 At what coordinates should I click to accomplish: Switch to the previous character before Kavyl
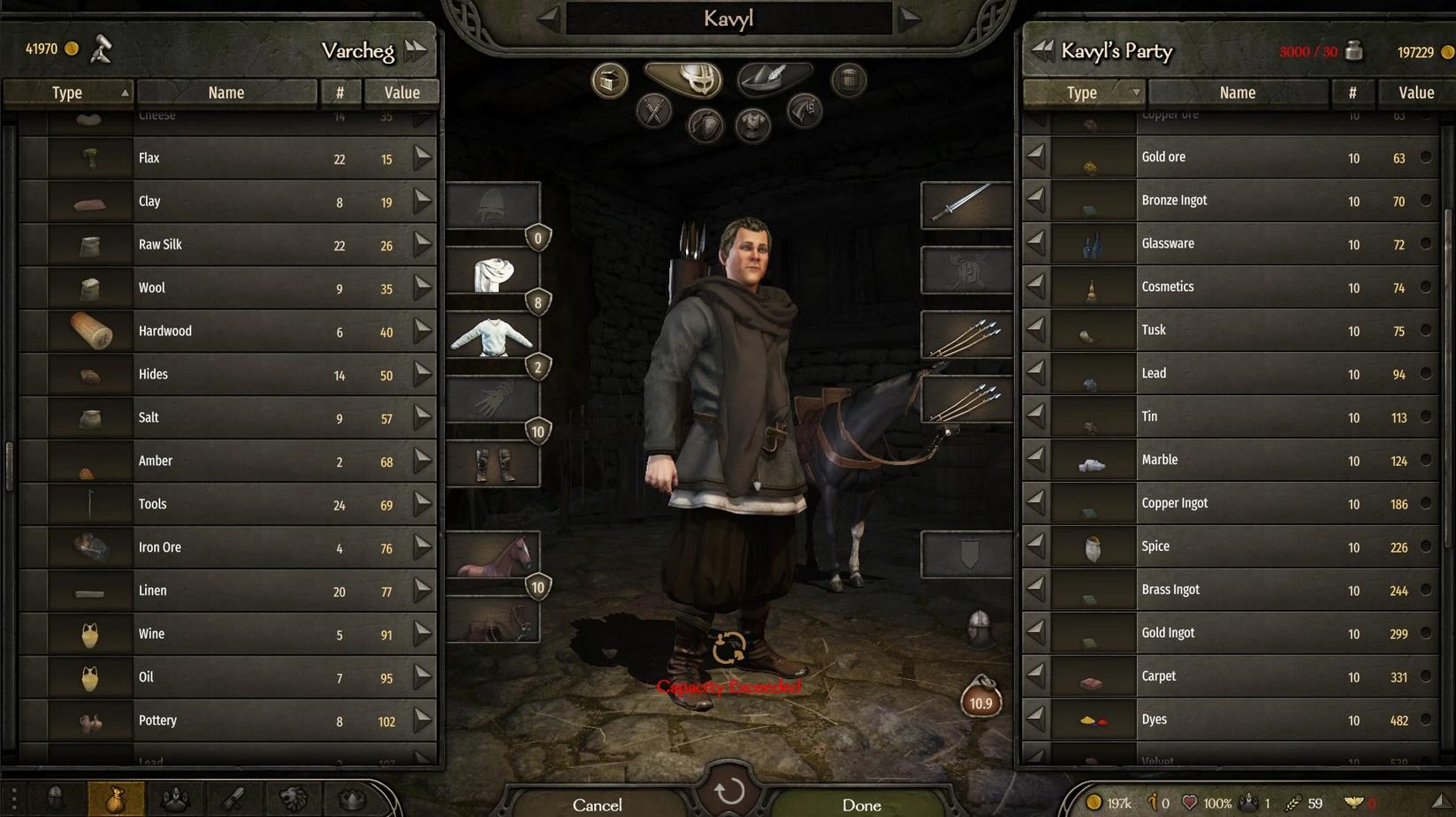548,18
